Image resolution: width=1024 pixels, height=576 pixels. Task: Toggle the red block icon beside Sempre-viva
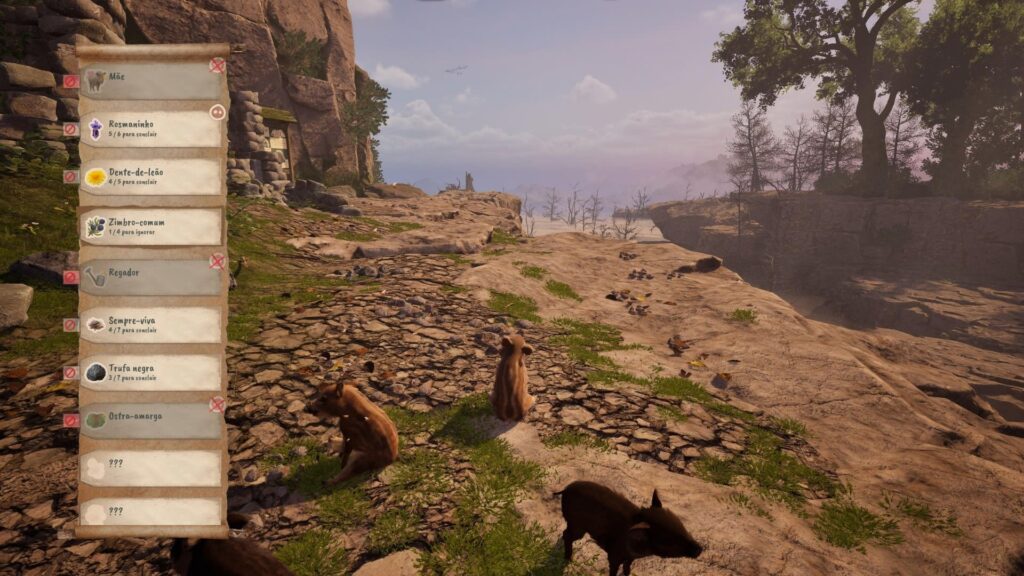pos(71,324)
